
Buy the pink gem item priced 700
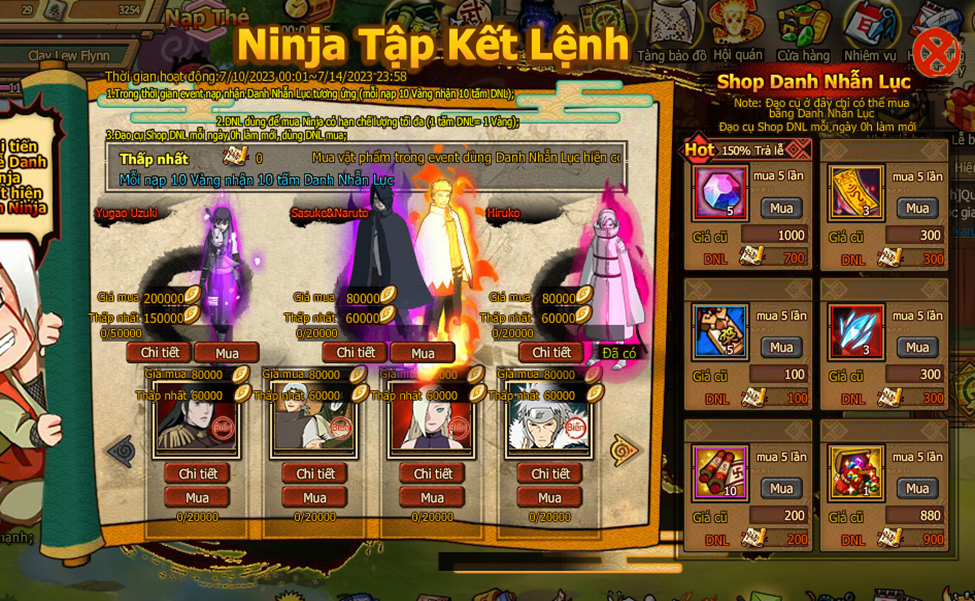781,208
